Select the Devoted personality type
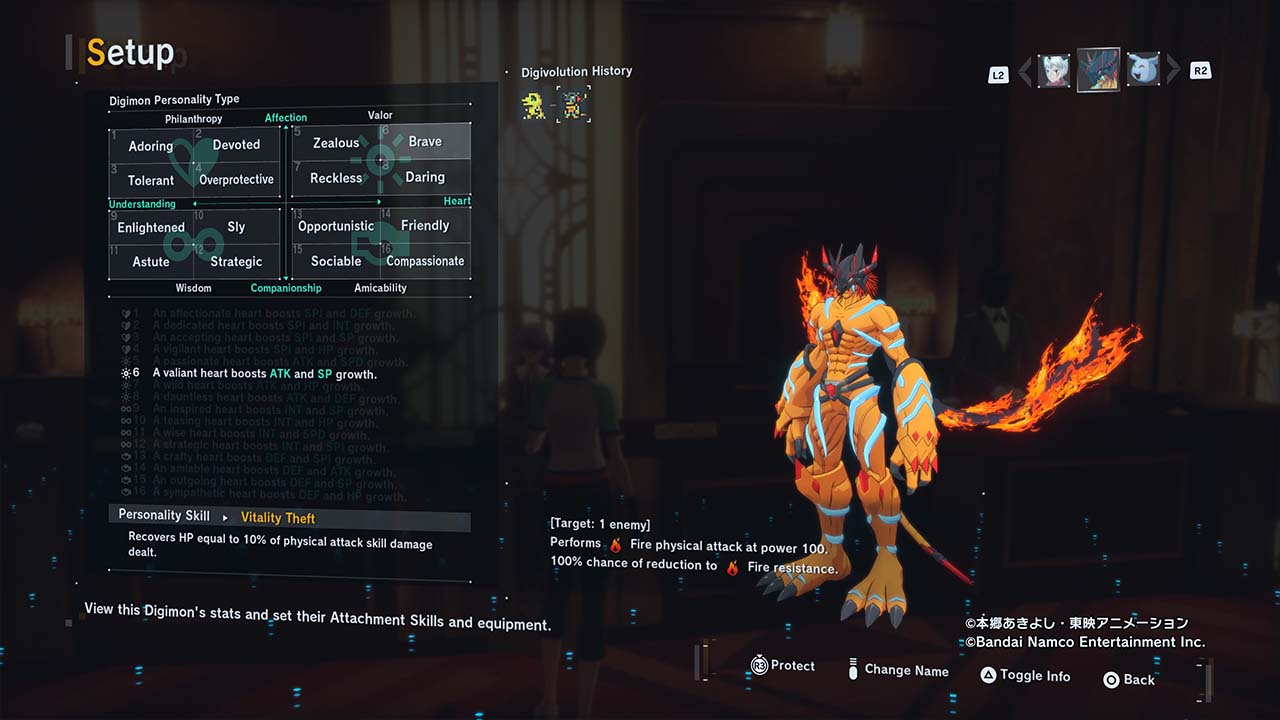Image resolution: width=1280 pixels, height=720 pixels. pos(236,145)
